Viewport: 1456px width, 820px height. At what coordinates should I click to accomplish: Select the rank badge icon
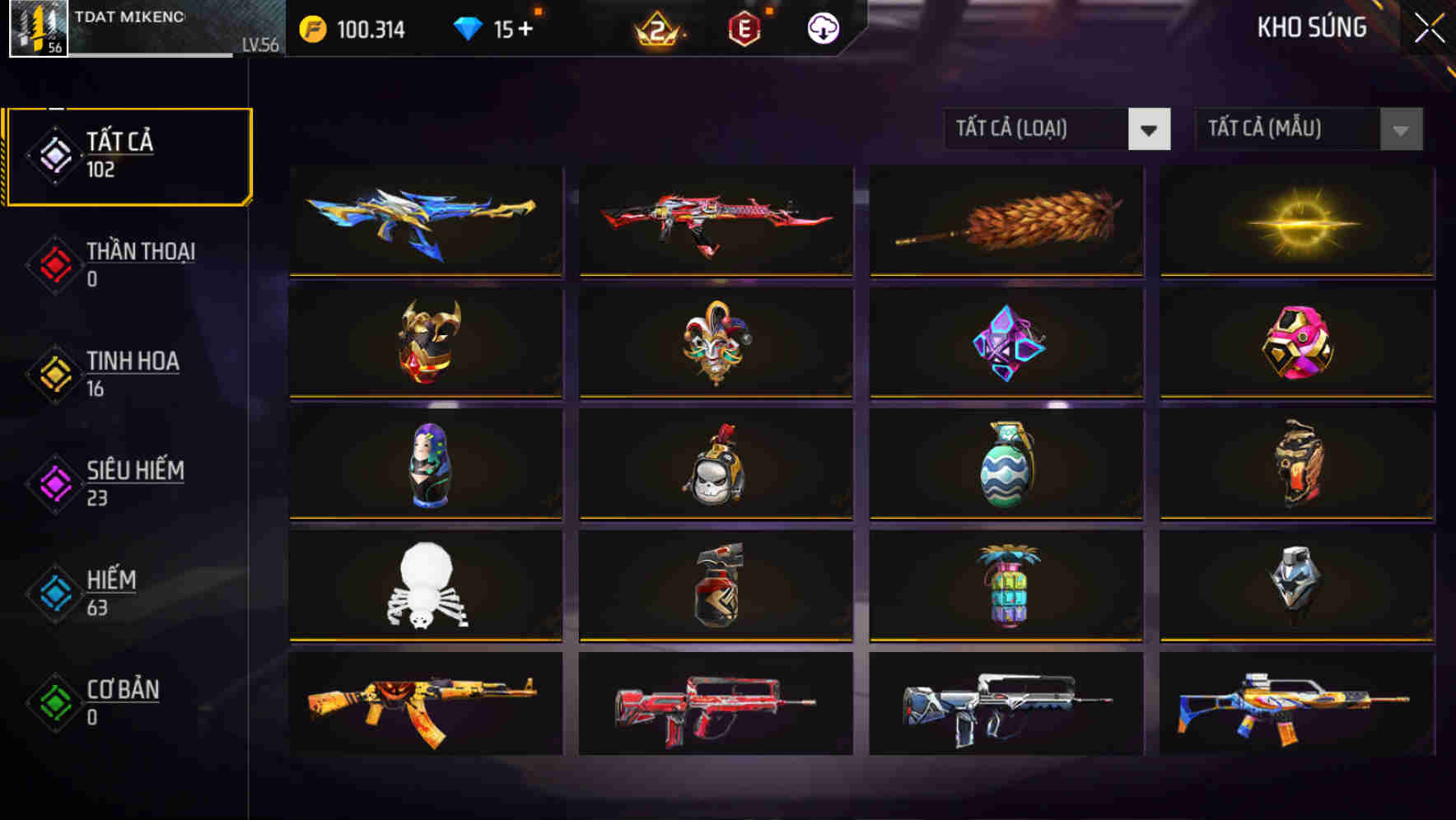click(x=659, y=31)
